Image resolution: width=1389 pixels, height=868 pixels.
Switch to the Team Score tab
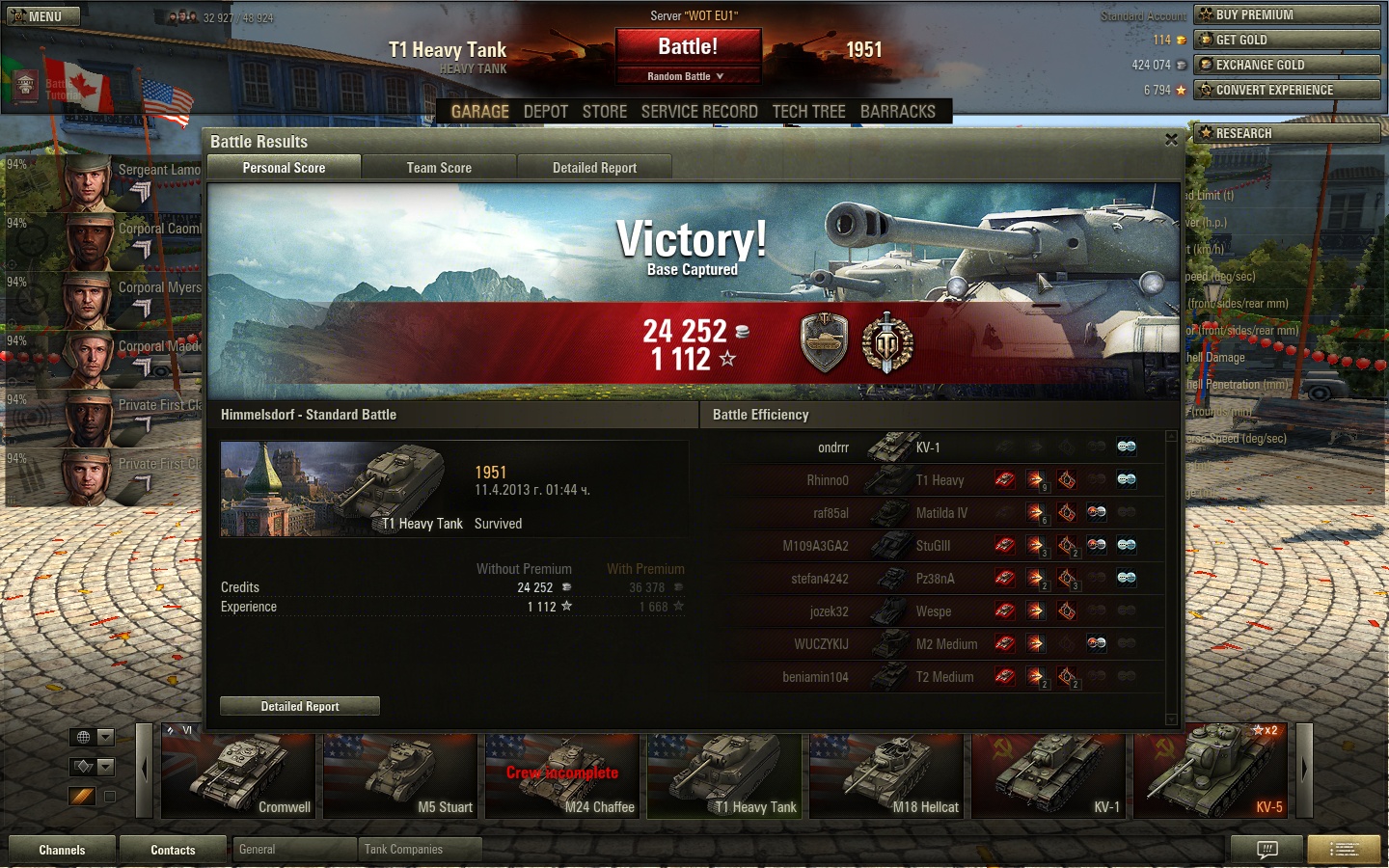[439, 168]
